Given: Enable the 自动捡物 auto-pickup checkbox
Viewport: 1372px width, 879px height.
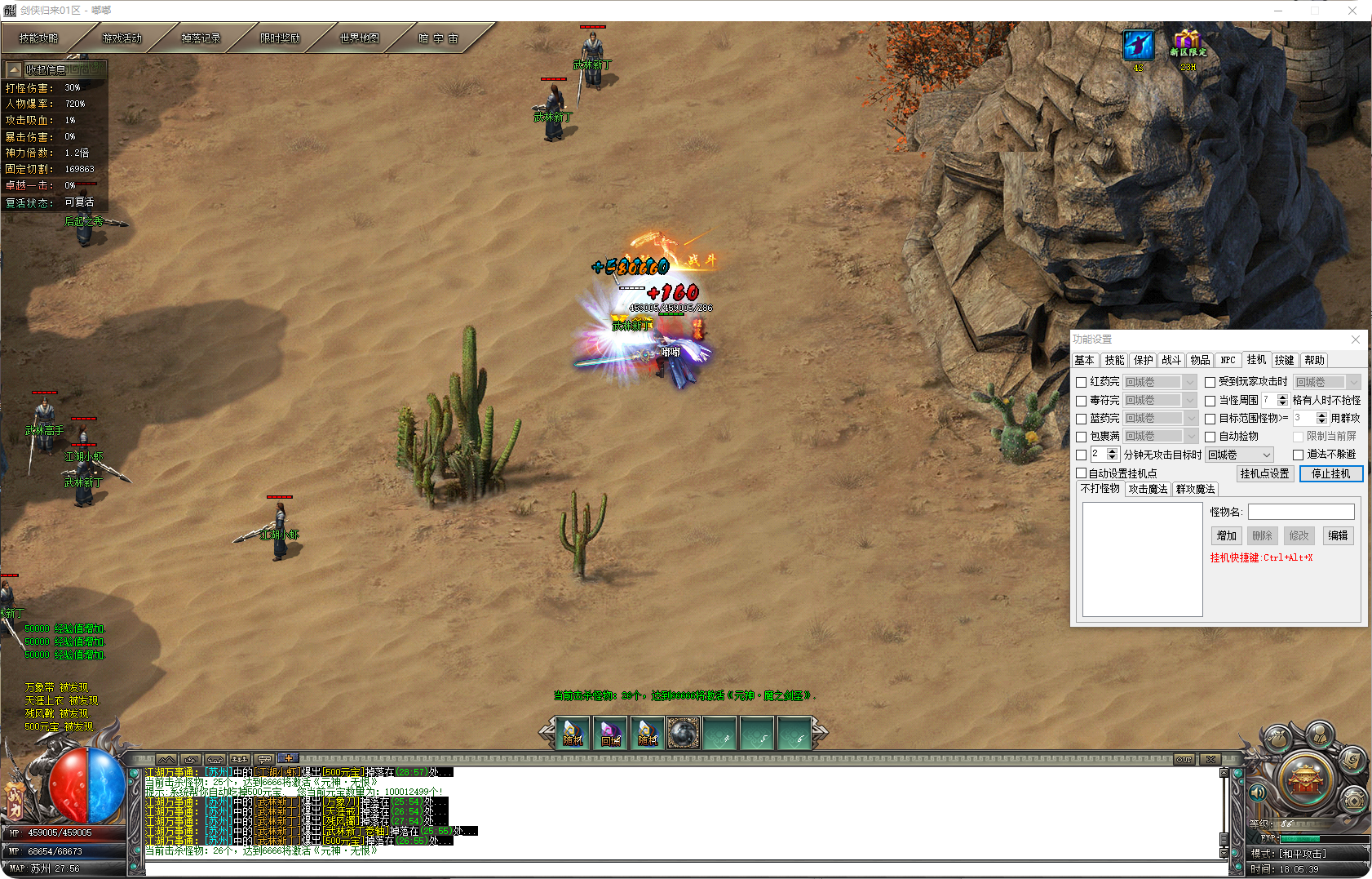Looking at the screenshot, I should (1210, 437).
